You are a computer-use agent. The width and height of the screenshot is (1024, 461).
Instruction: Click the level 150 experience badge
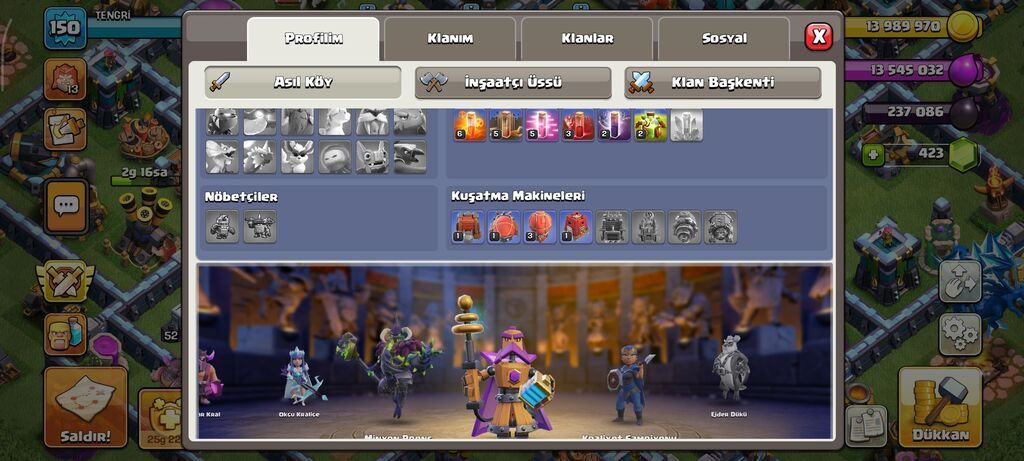point(65,28)
